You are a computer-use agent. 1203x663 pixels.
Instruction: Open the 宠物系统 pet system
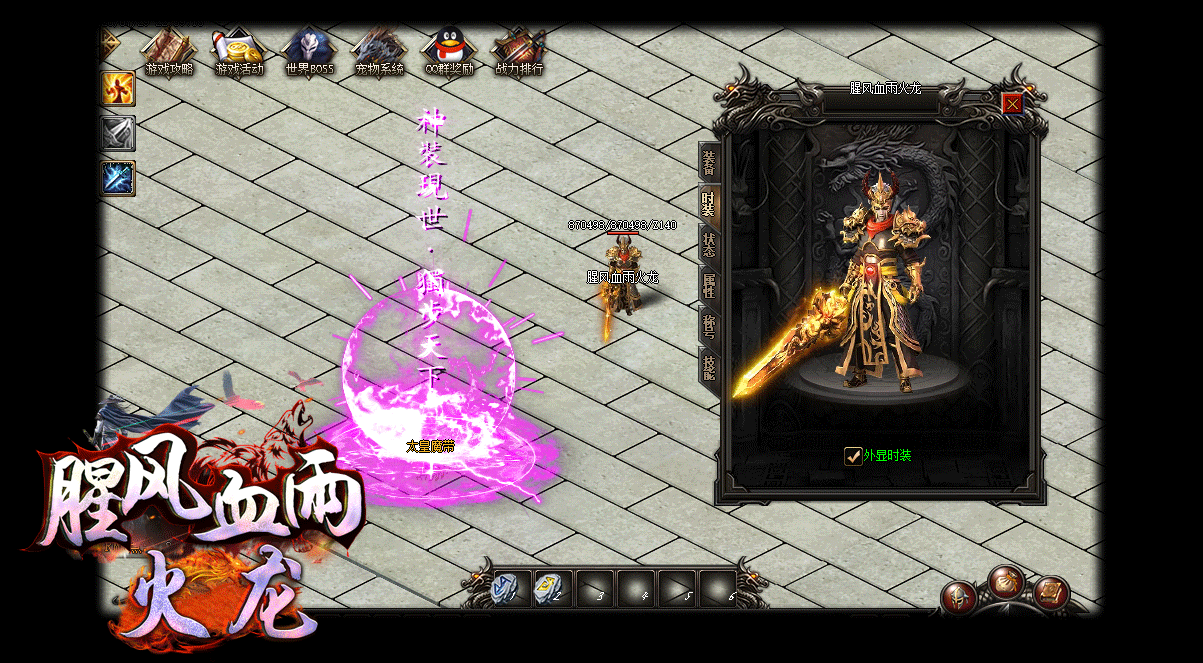[379, 50]
